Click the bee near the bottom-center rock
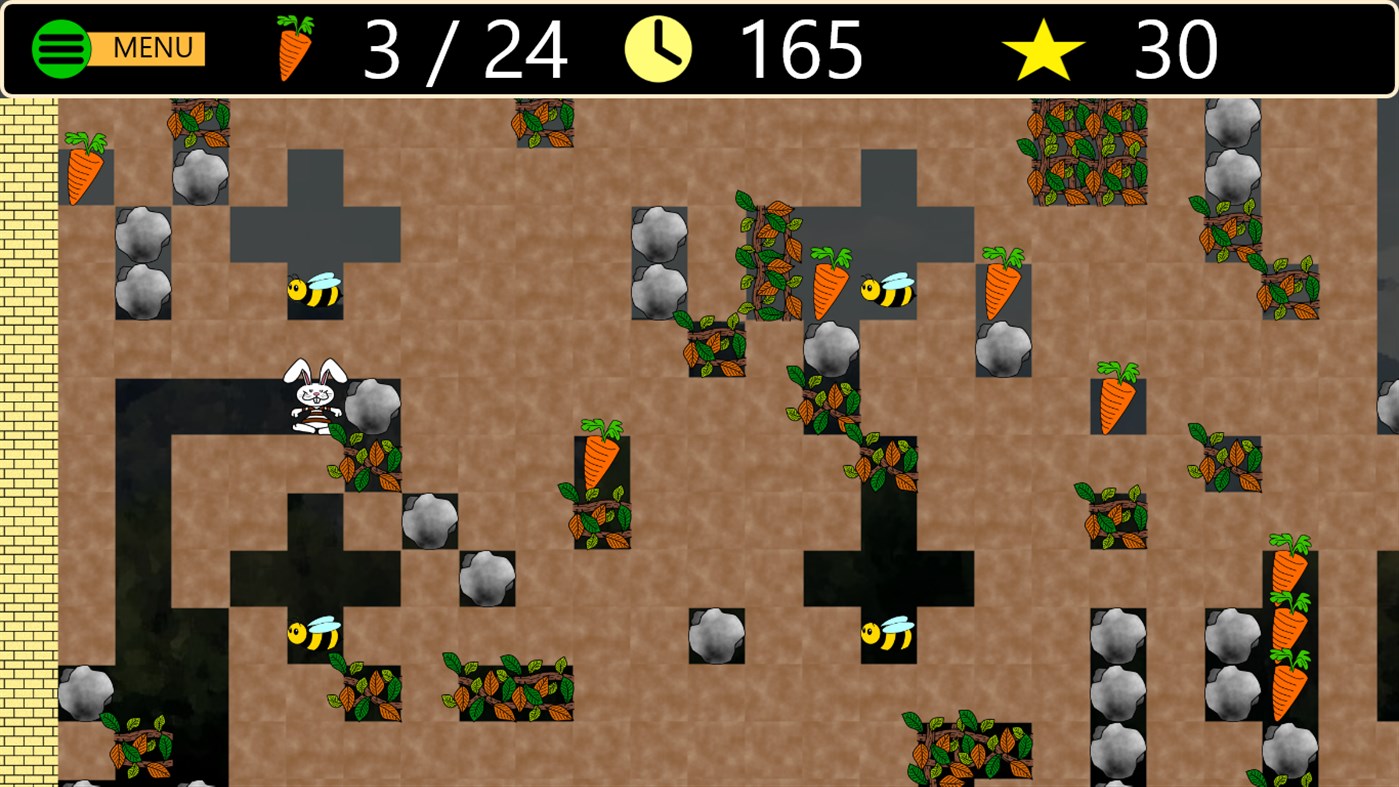Screen dimensions: 1399x787 [884, 632]
